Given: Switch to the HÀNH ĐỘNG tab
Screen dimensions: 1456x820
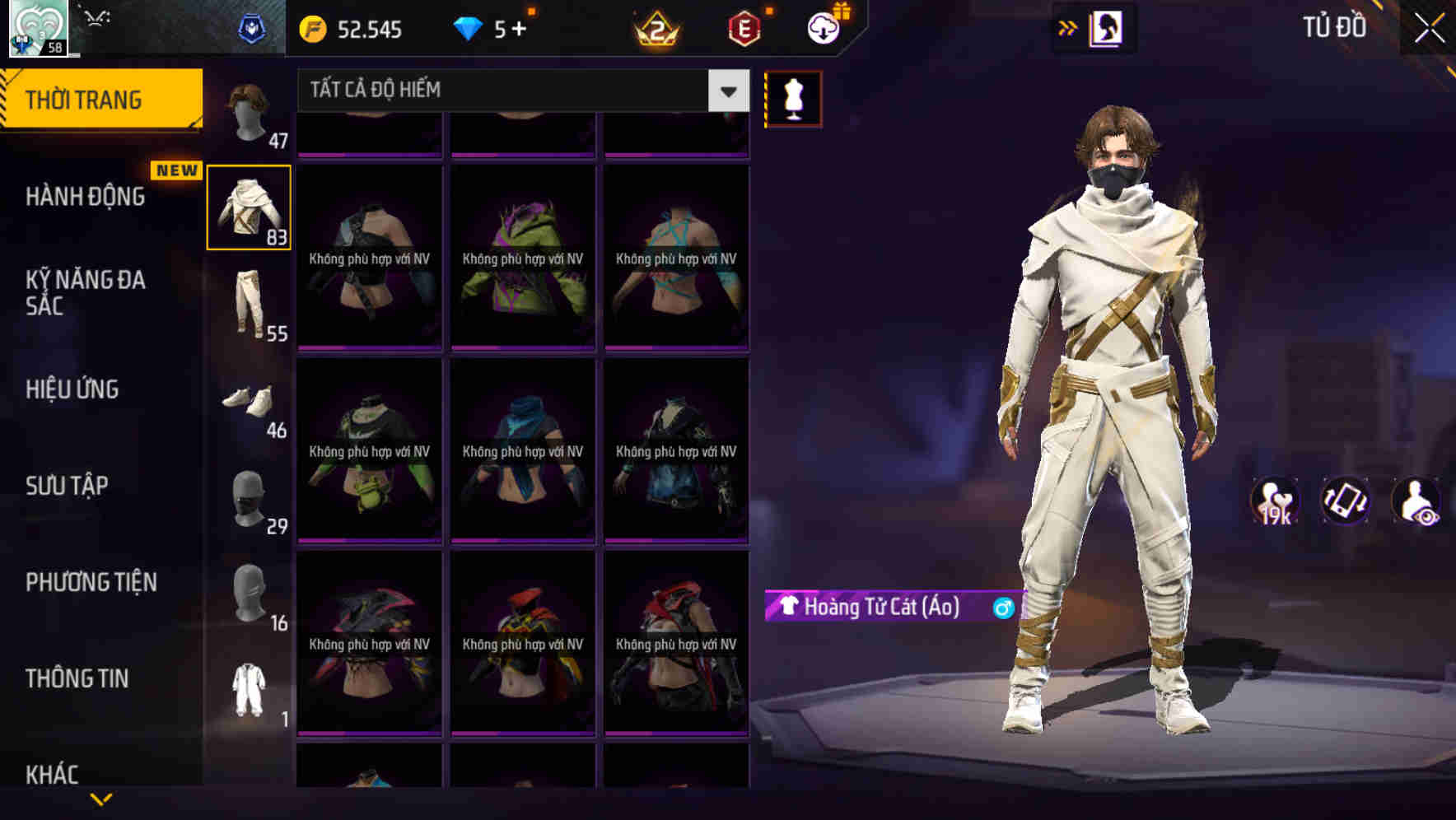Looking at the screenshot, I should [x=86, y=197].
